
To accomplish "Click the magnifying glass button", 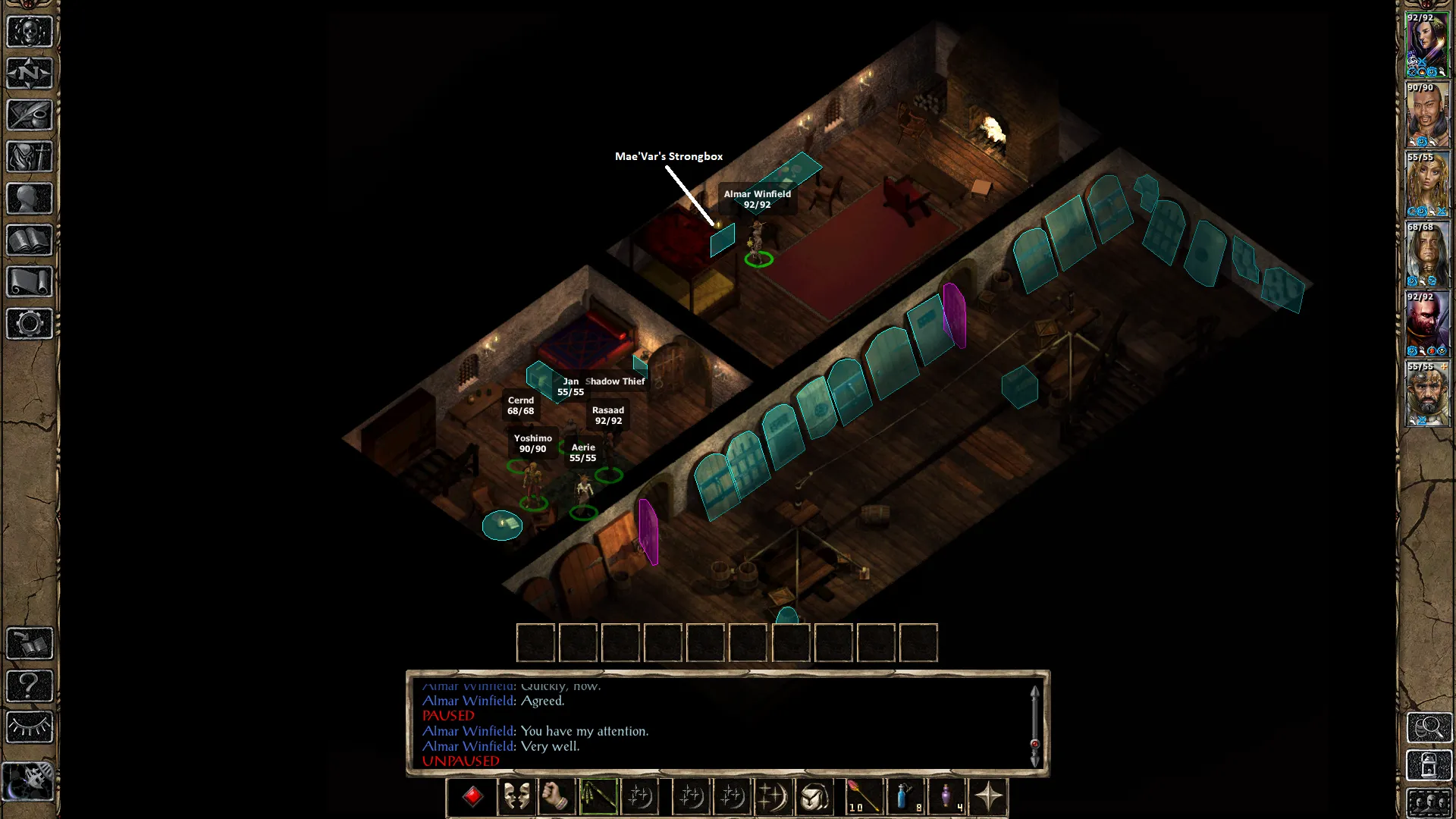I will coord(1429,728).
